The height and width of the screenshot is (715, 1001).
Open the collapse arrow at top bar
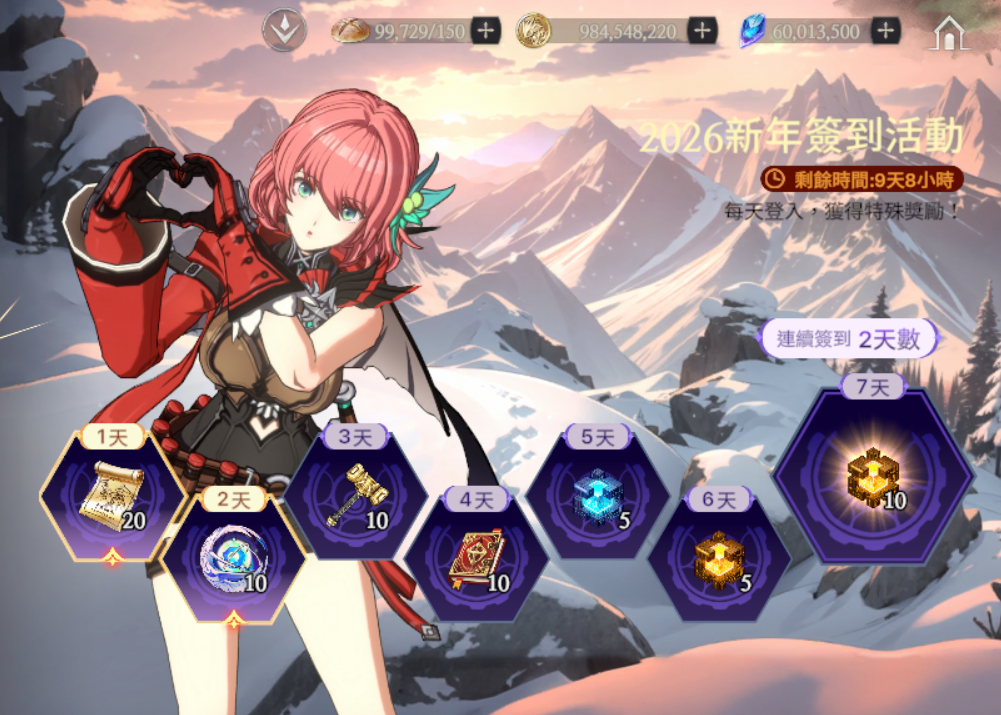(x=284, y=30)
